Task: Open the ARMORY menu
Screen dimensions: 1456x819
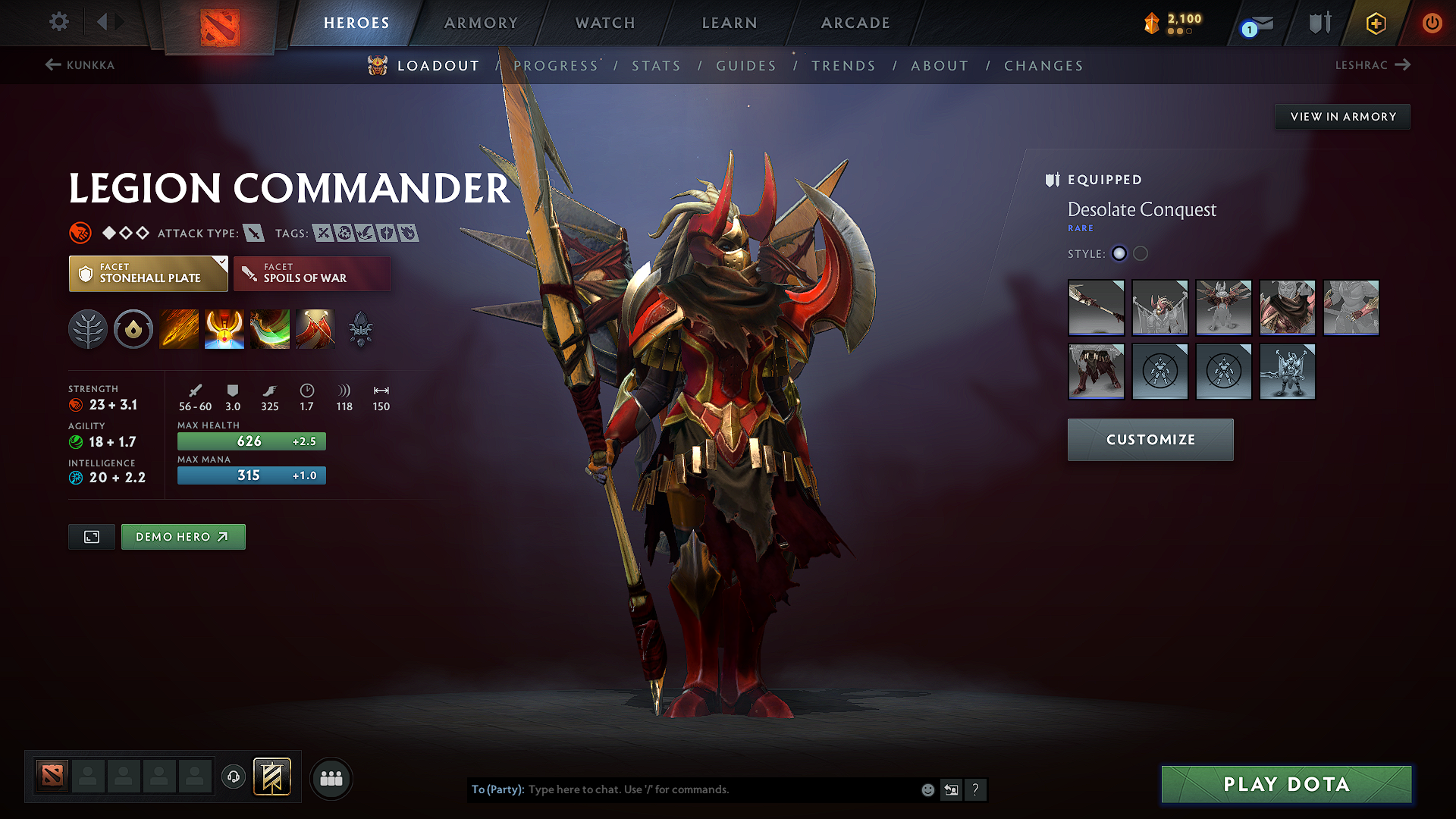Action: 481,23
